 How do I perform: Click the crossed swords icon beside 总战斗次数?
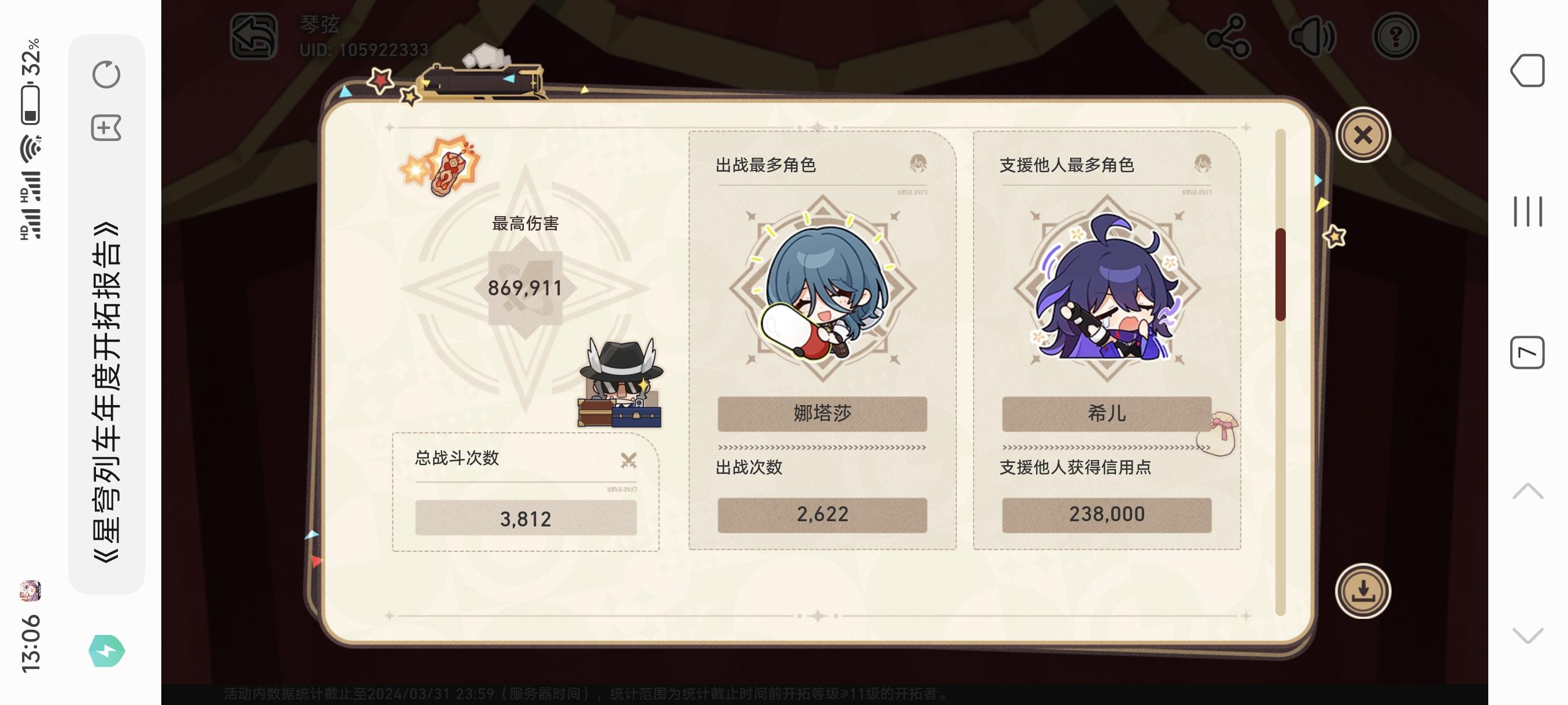(630, 461)
